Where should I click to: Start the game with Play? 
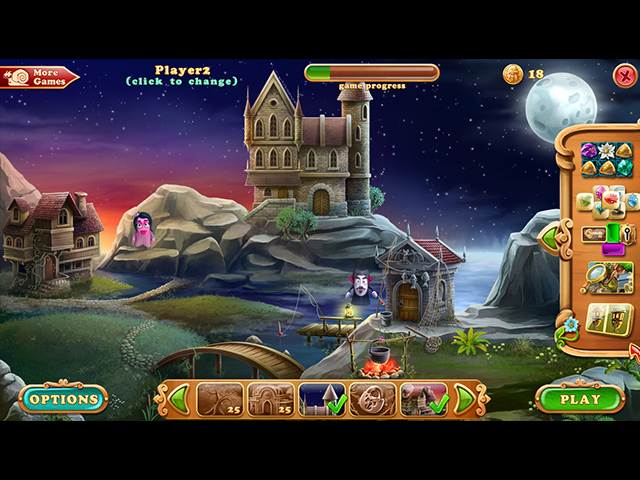580,399
